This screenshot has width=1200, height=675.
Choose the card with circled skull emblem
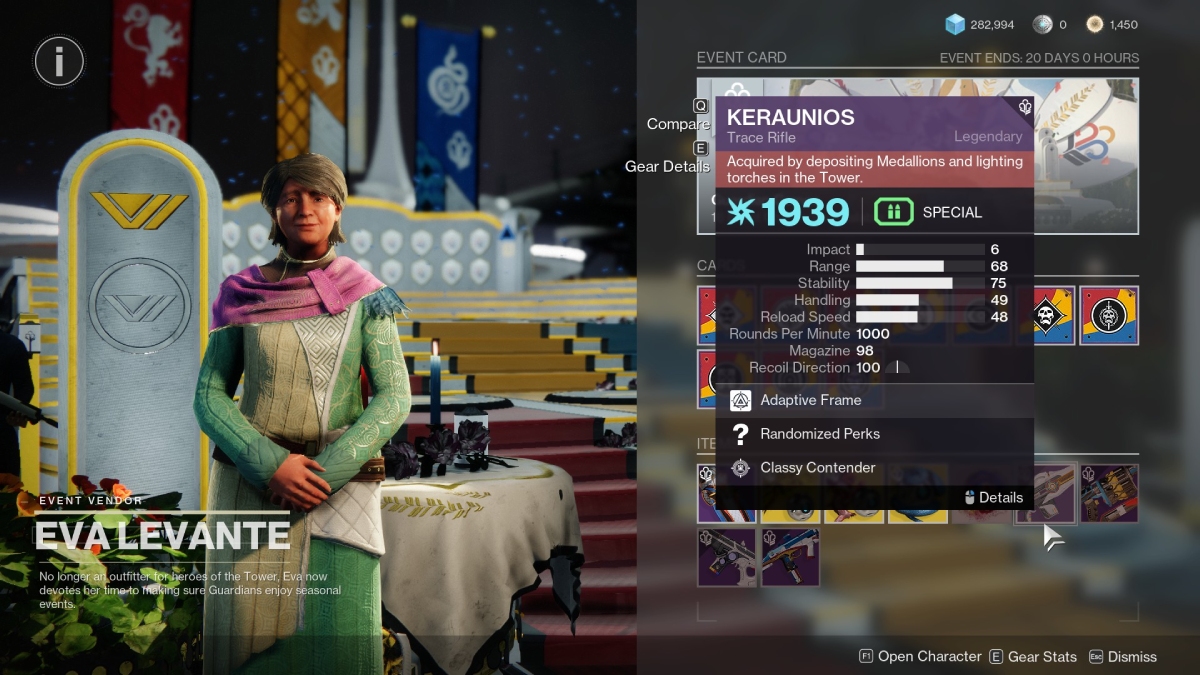tap(1109, 316)
